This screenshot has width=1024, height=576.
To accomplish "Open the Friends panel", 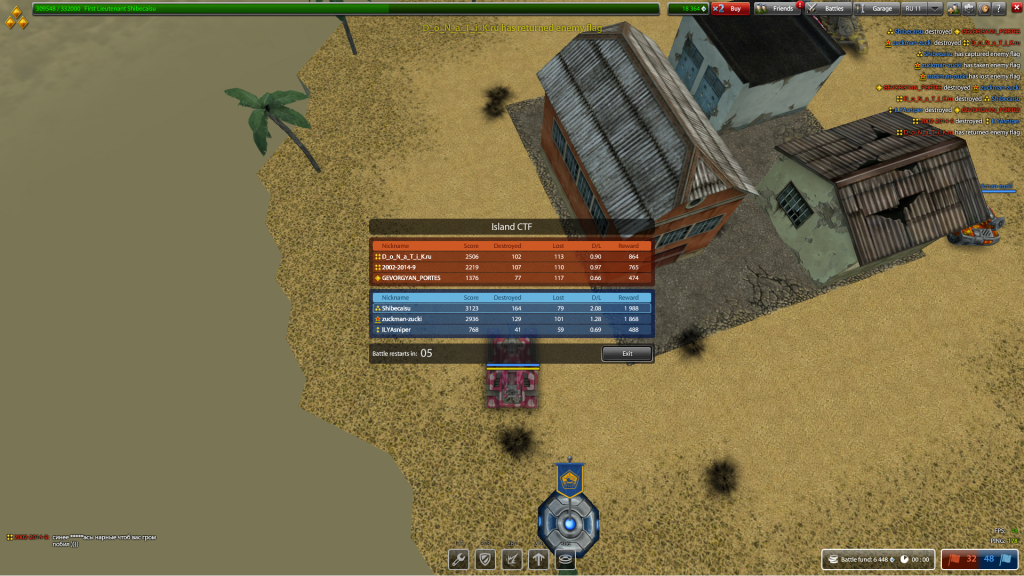I will pyautogui.click(x=777, y=8).
